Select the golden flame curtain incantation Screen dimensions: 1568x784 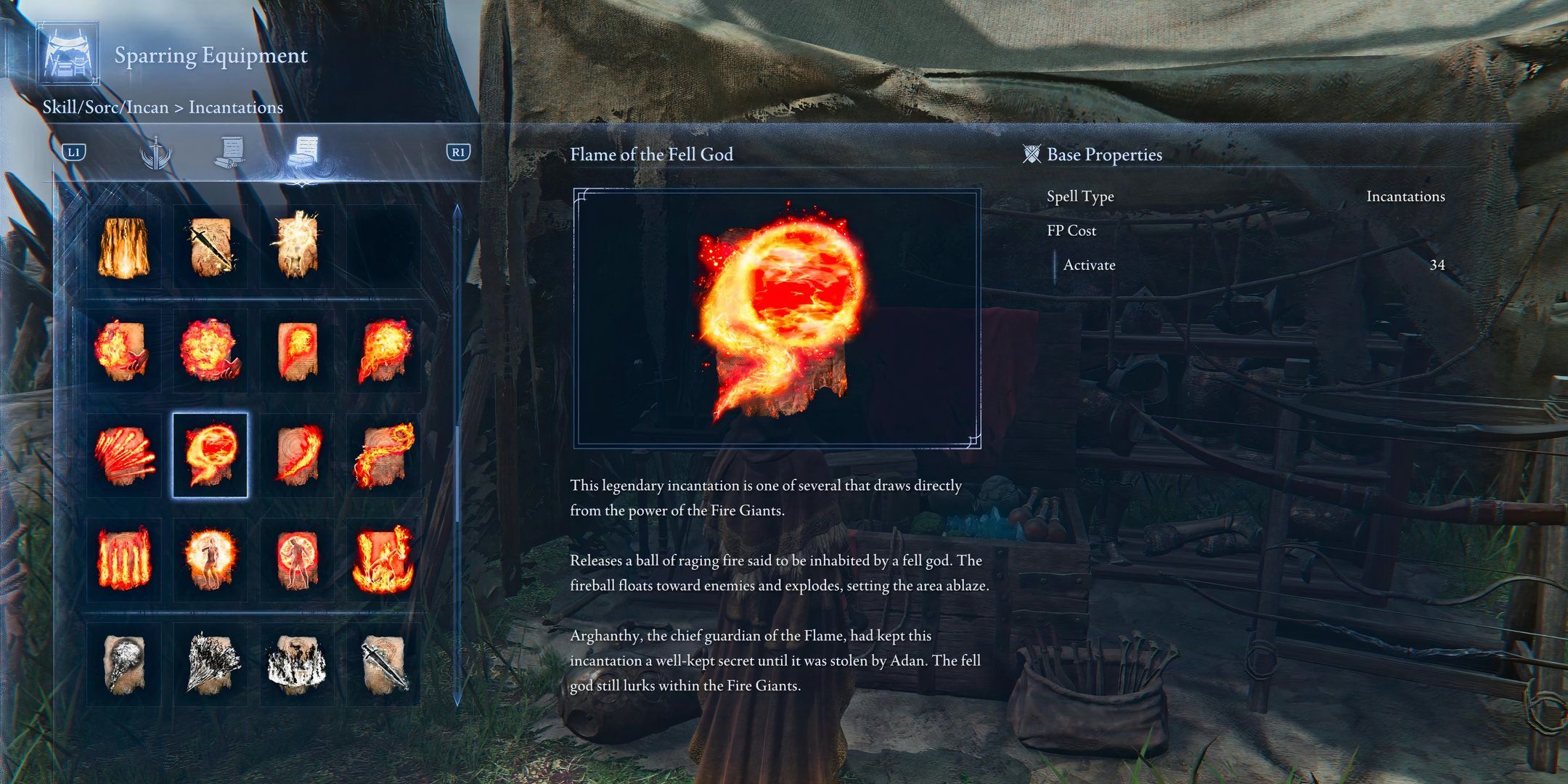point(124,247)
